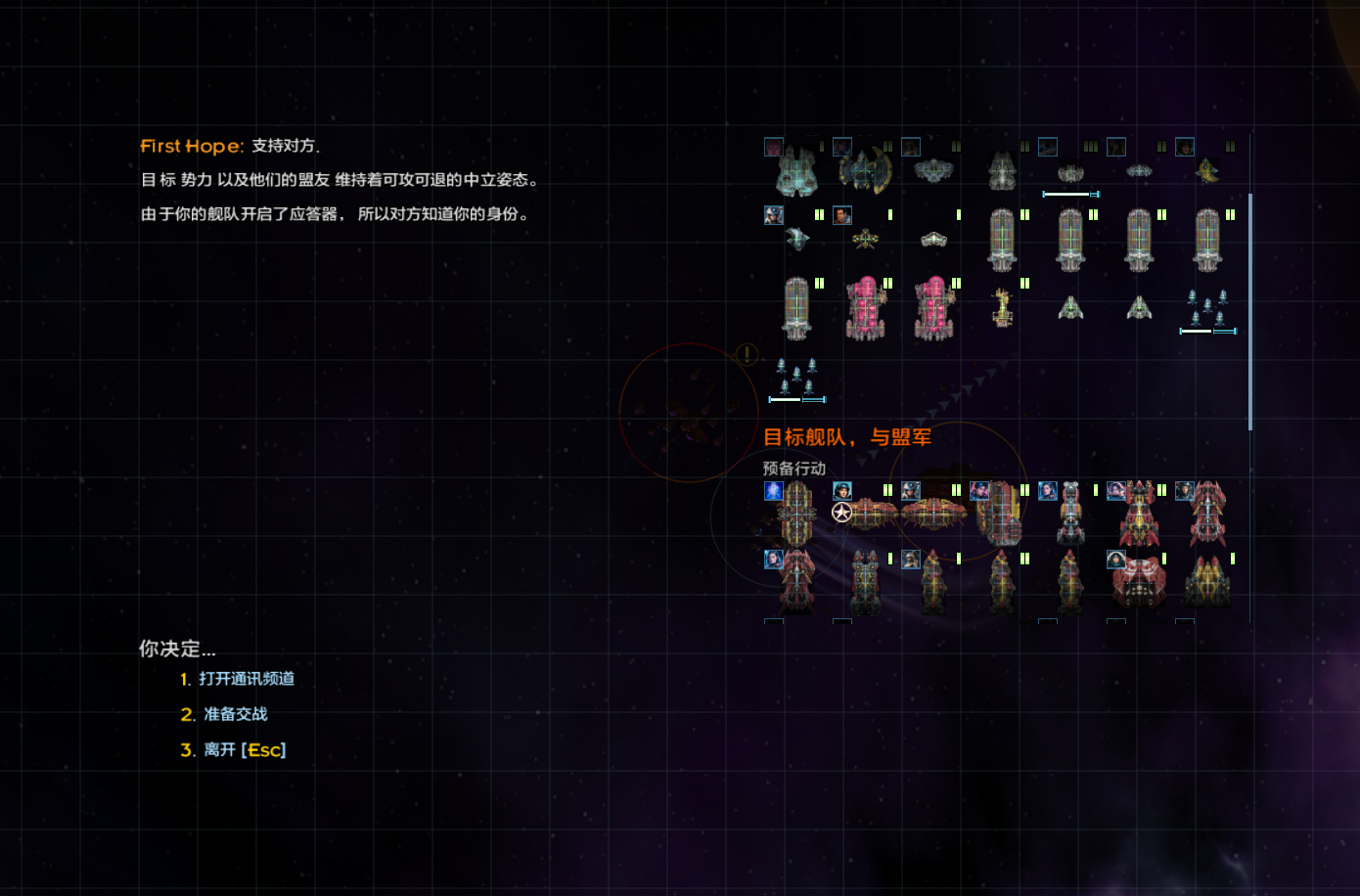
Task: Click the yellow winged frigate in the friendly fleet
Action: 865,238
